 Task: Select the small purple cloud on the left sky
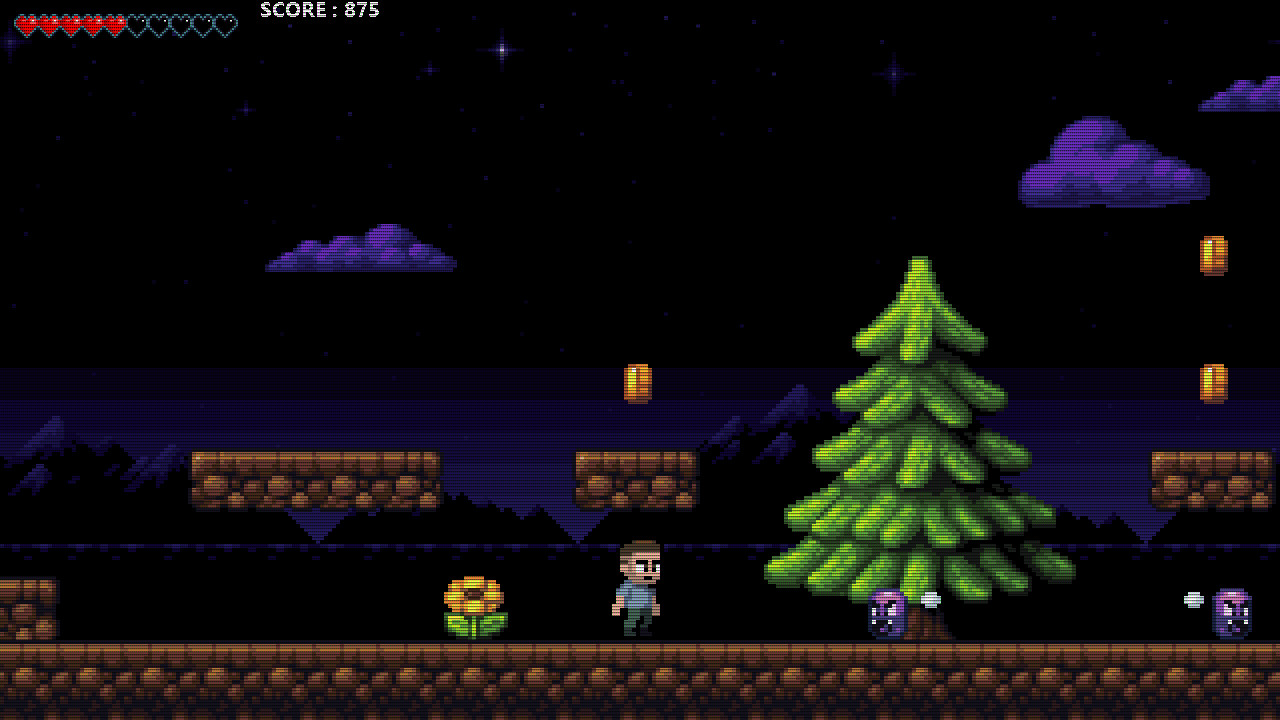(x=360, y=250)
